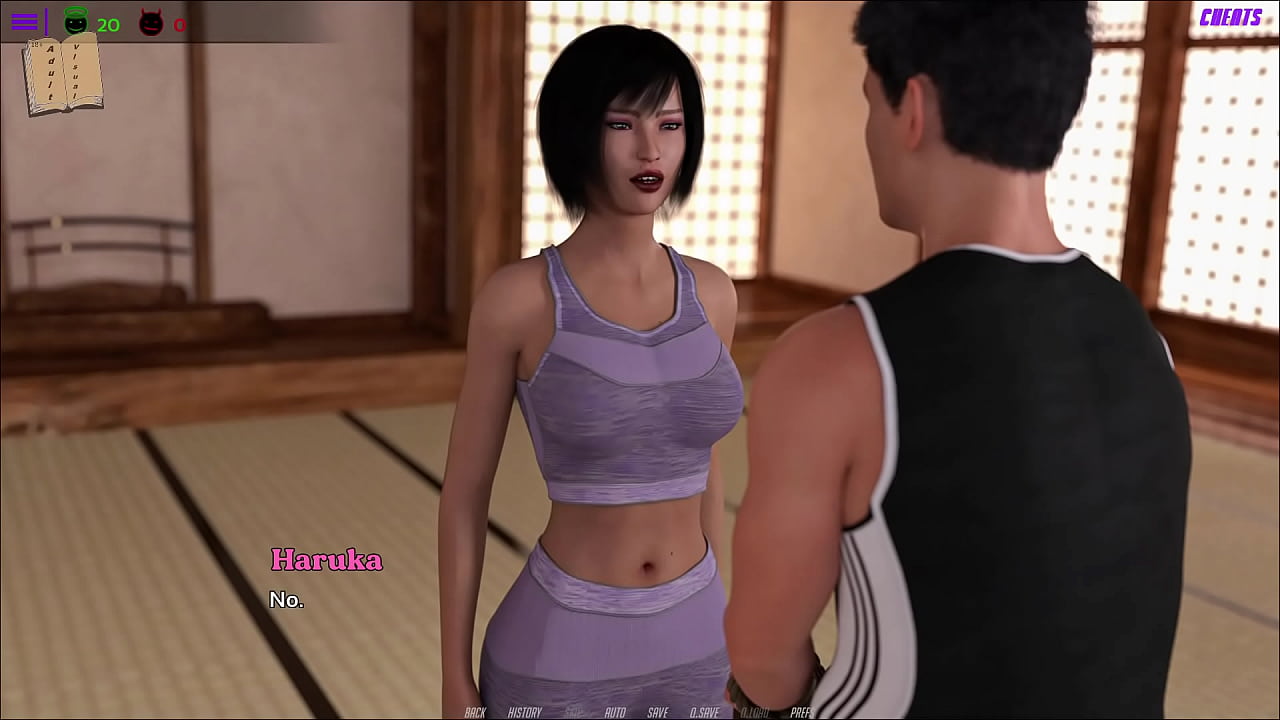This screenshot has height=720, width=1280.
Task: Perform a quick save with Q.Save
Action: coord(704,712)
